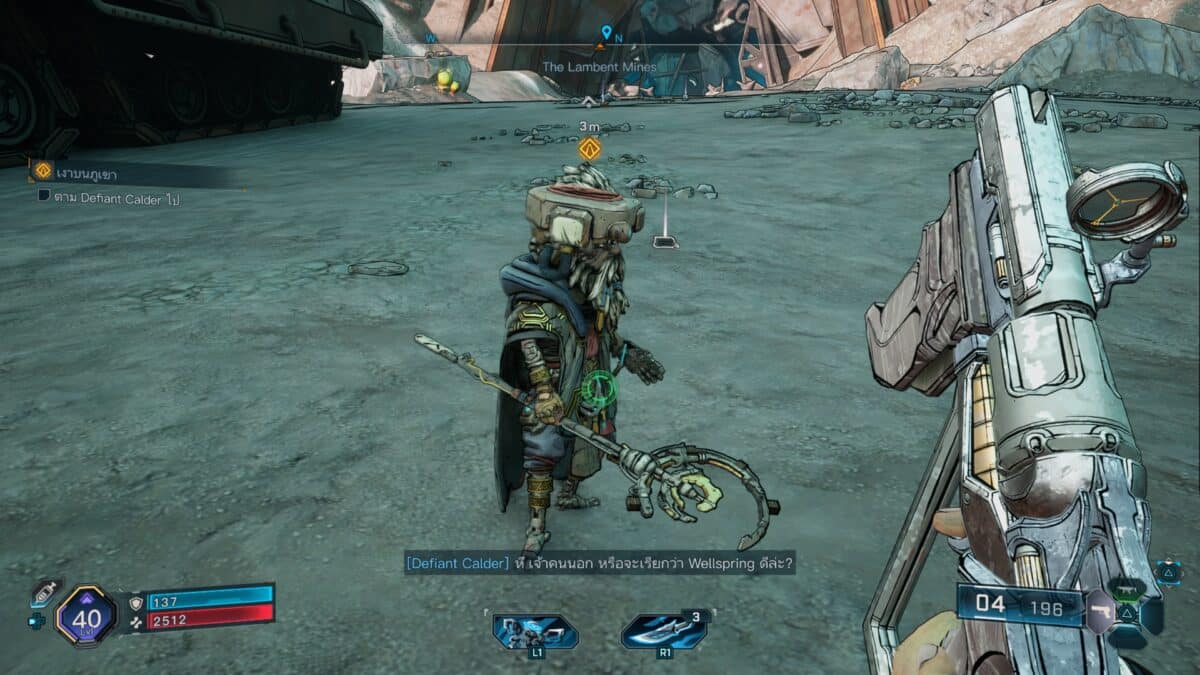
Task: Switch to the green-highlighted weapon slot
Action: 1126,590
